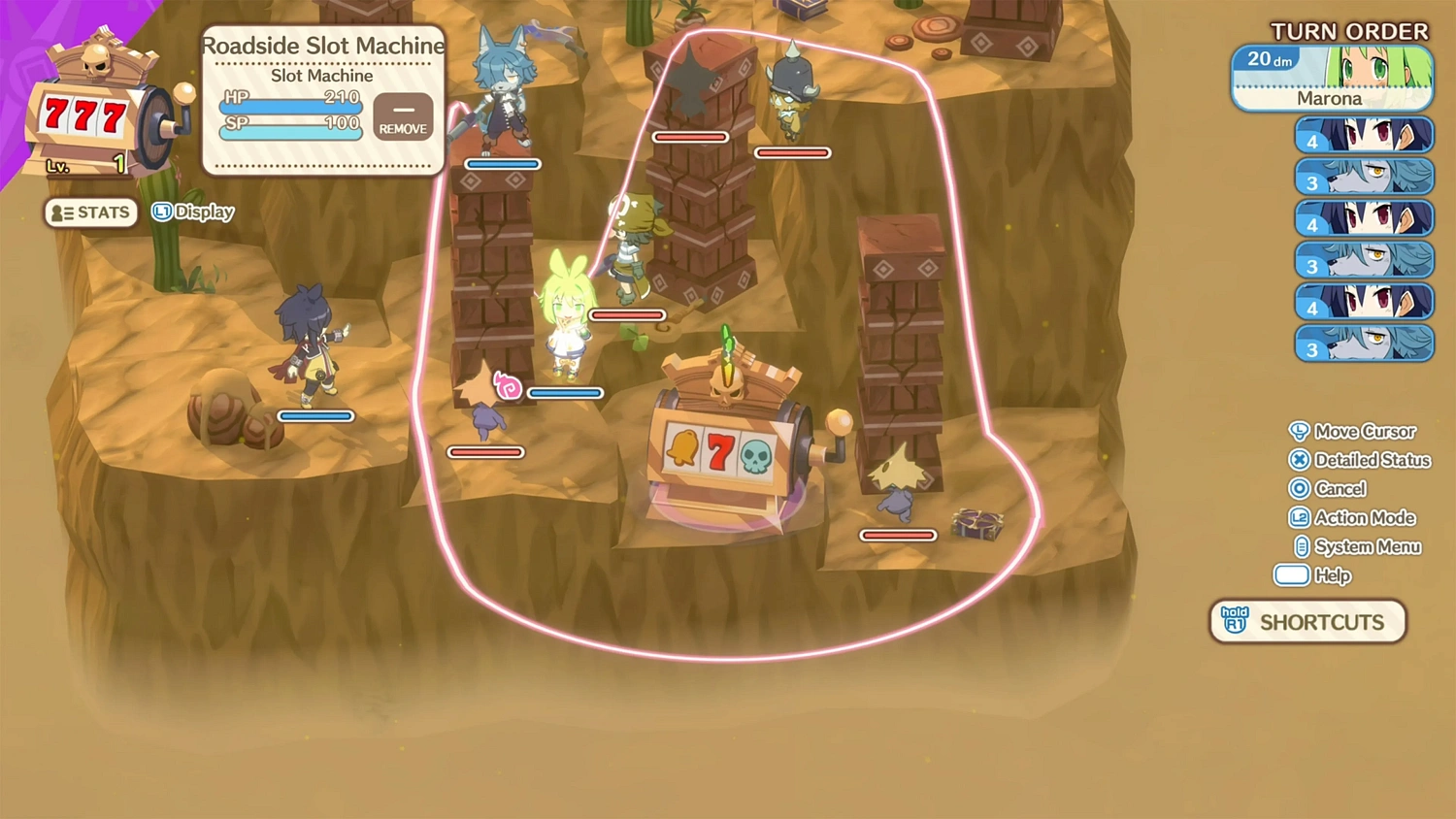
Task: Click the HP bar showing 210
Action: [291, 102]
